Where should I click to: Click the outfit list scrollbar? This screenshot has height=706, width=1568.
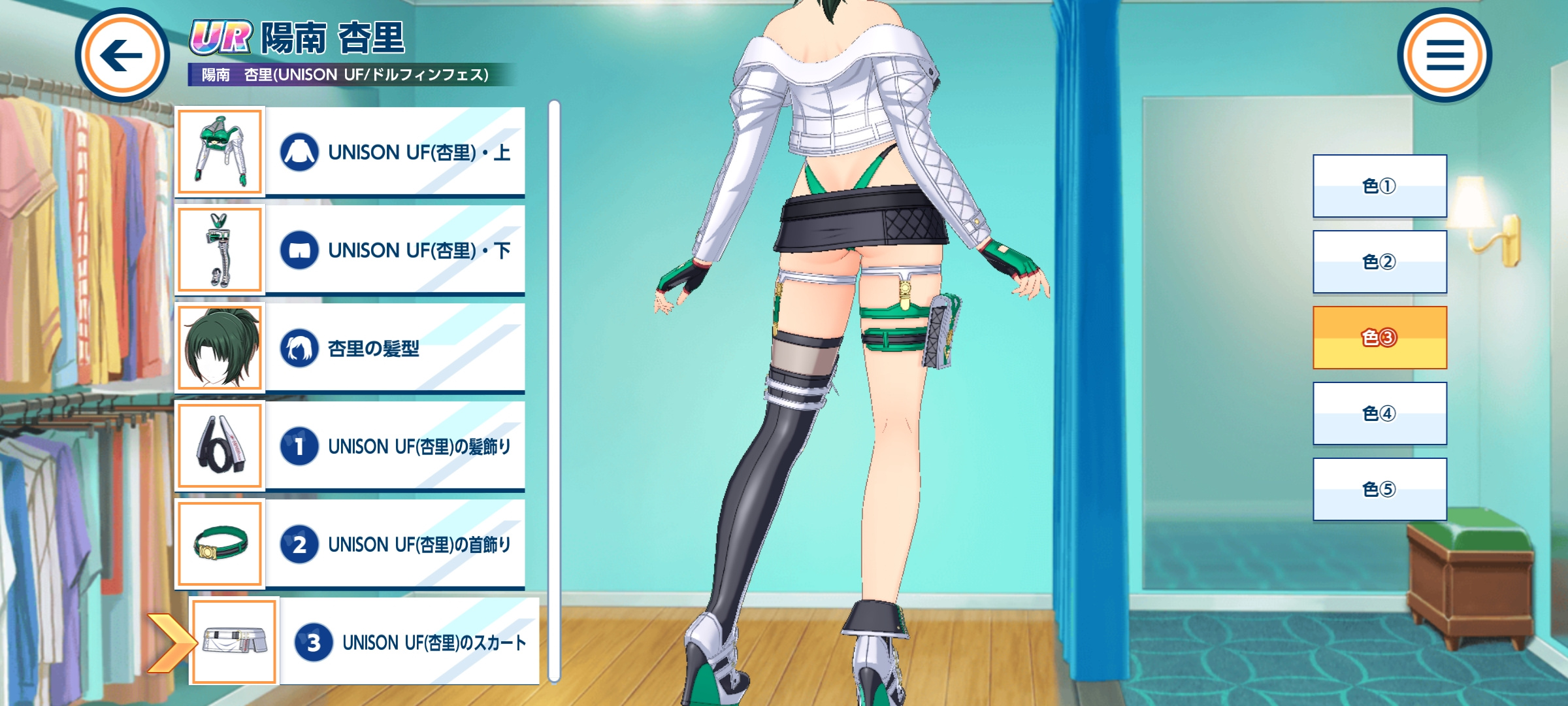[554, 392]
